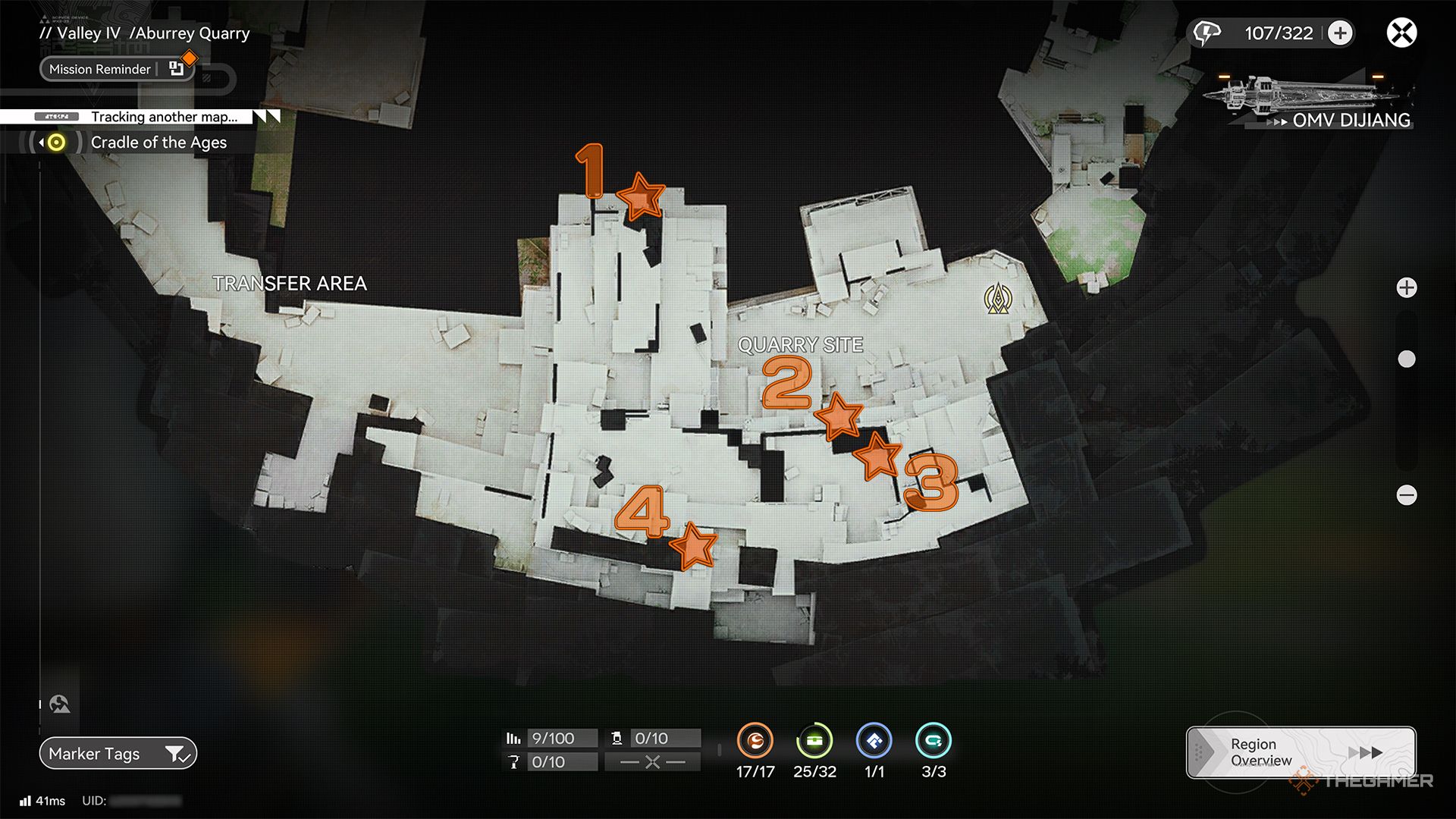Select the teal 3/3 collectible icon
This screenshot has width=1456, height=819.
click(x=934, y=741)
